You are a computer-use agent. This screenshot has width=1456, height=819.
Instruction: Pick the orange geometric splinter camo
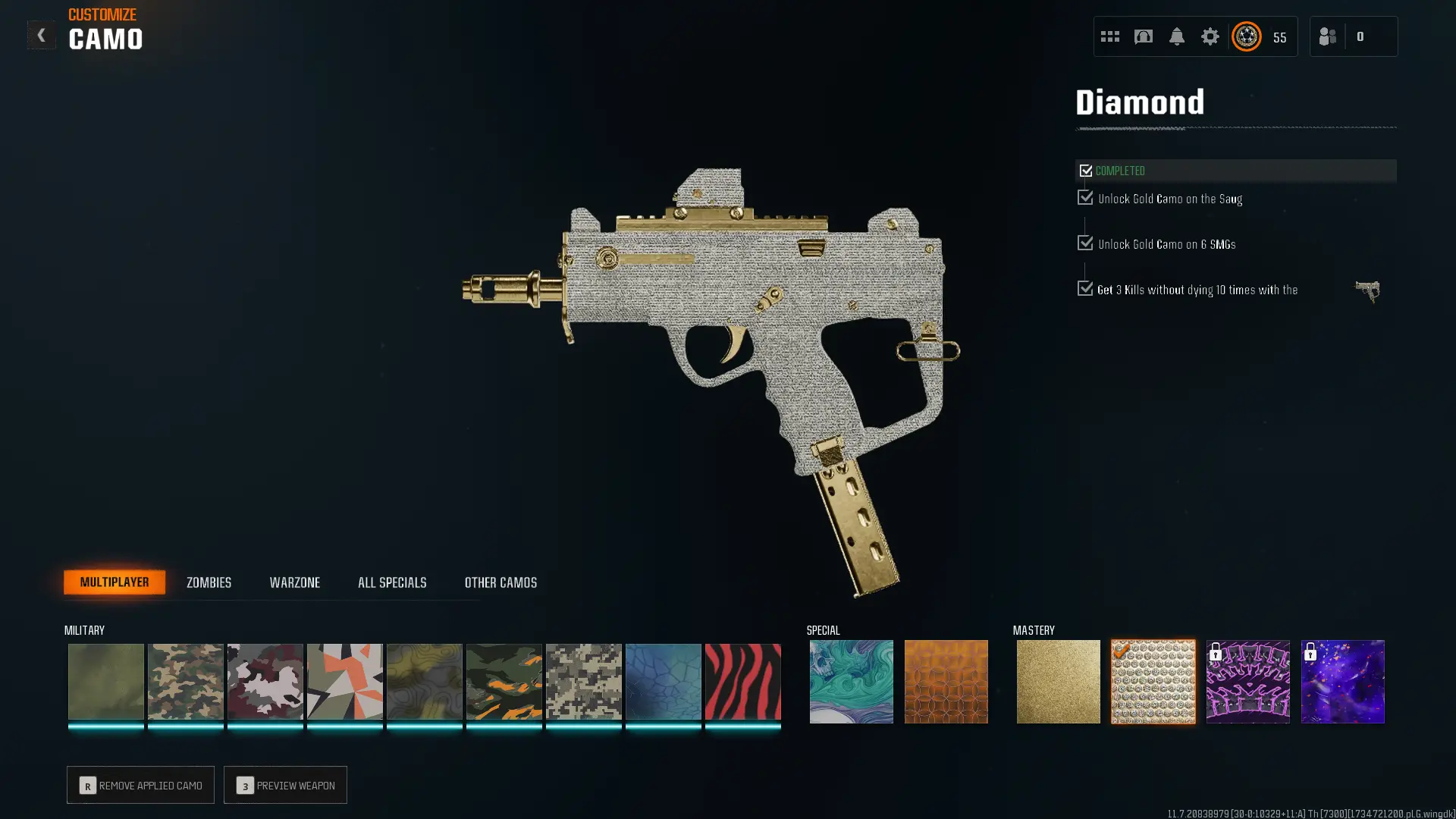tap(344, 682)
